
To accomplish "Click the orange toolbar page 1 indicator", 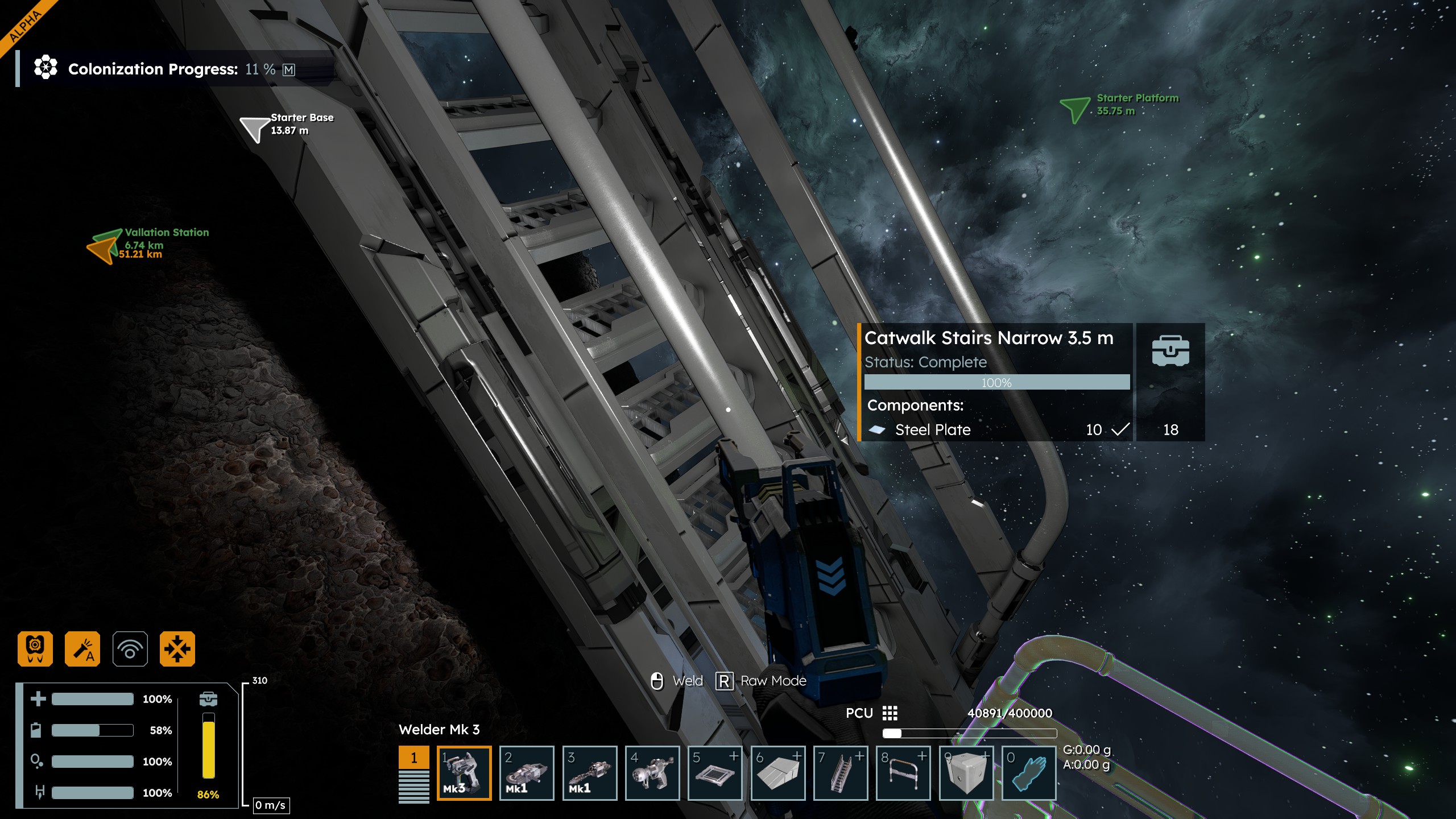I will (413, 758).
